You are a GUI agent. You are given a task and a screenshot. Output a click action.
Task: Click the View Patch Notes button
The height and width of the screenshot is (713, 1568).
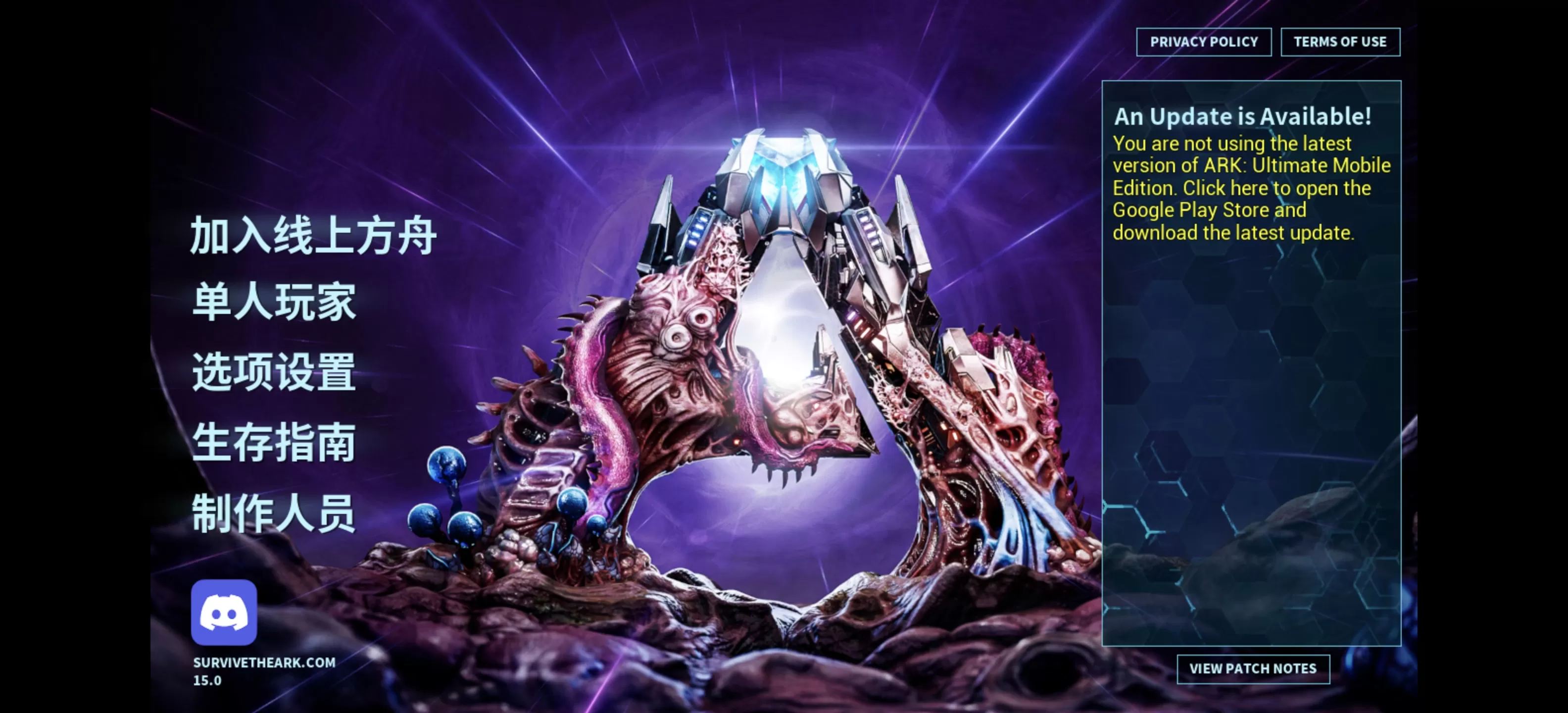[1253, 668]
